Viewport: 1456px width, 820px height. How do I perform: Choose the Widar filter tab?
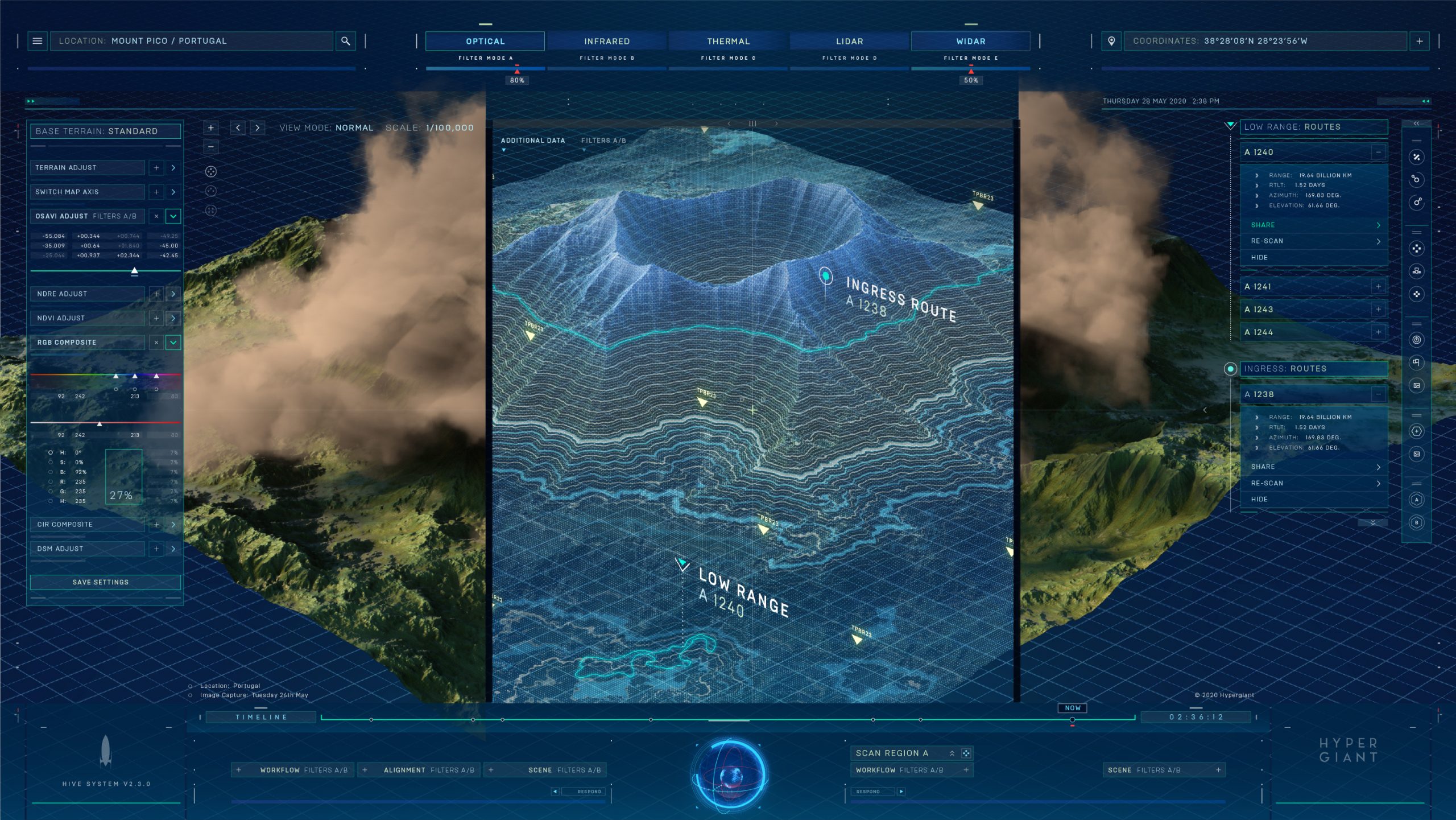[x=970, y=41]
